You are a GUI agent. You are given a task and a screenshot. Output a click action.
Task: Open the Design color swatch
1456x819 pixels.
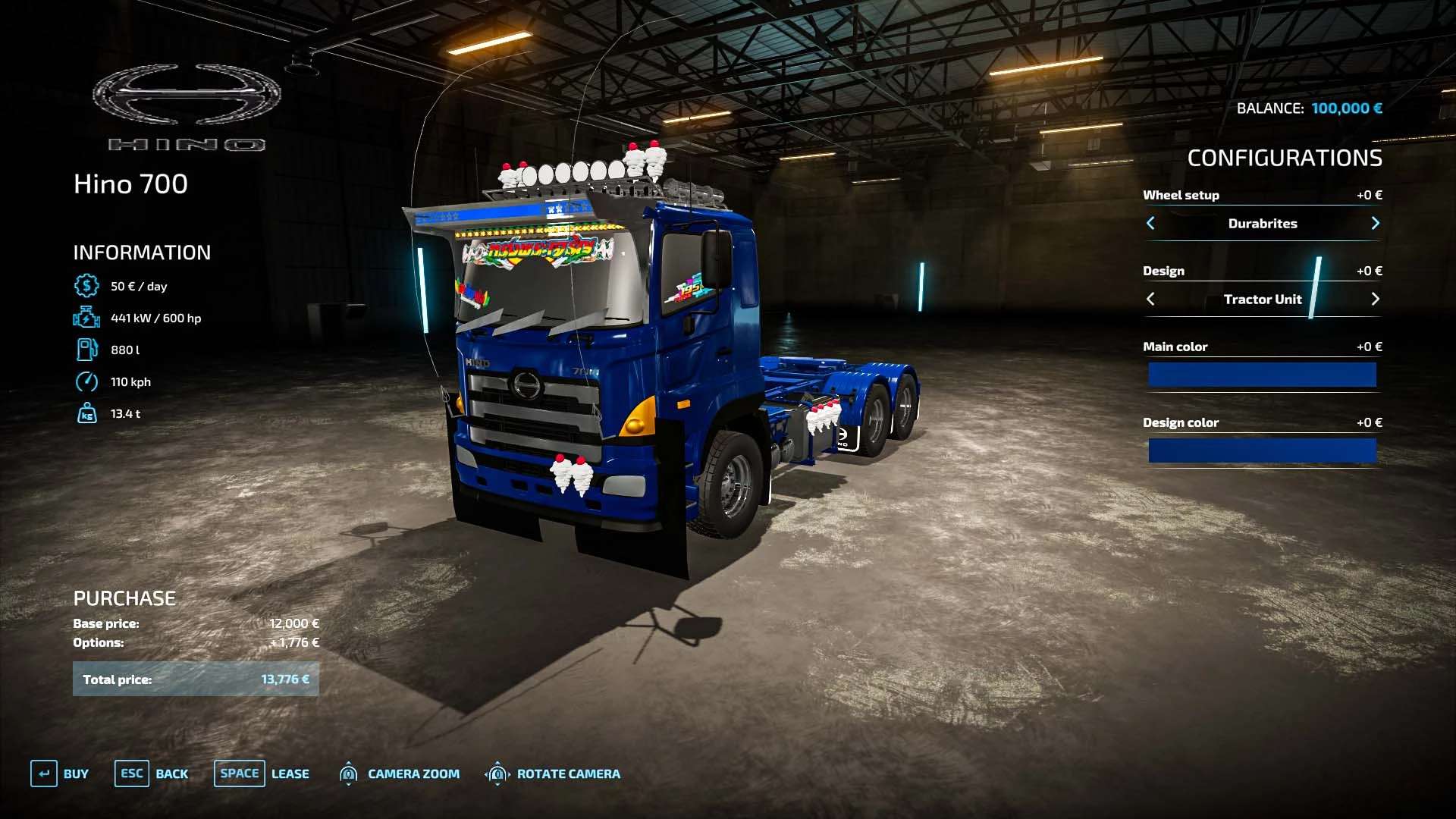pos(1262,450)
